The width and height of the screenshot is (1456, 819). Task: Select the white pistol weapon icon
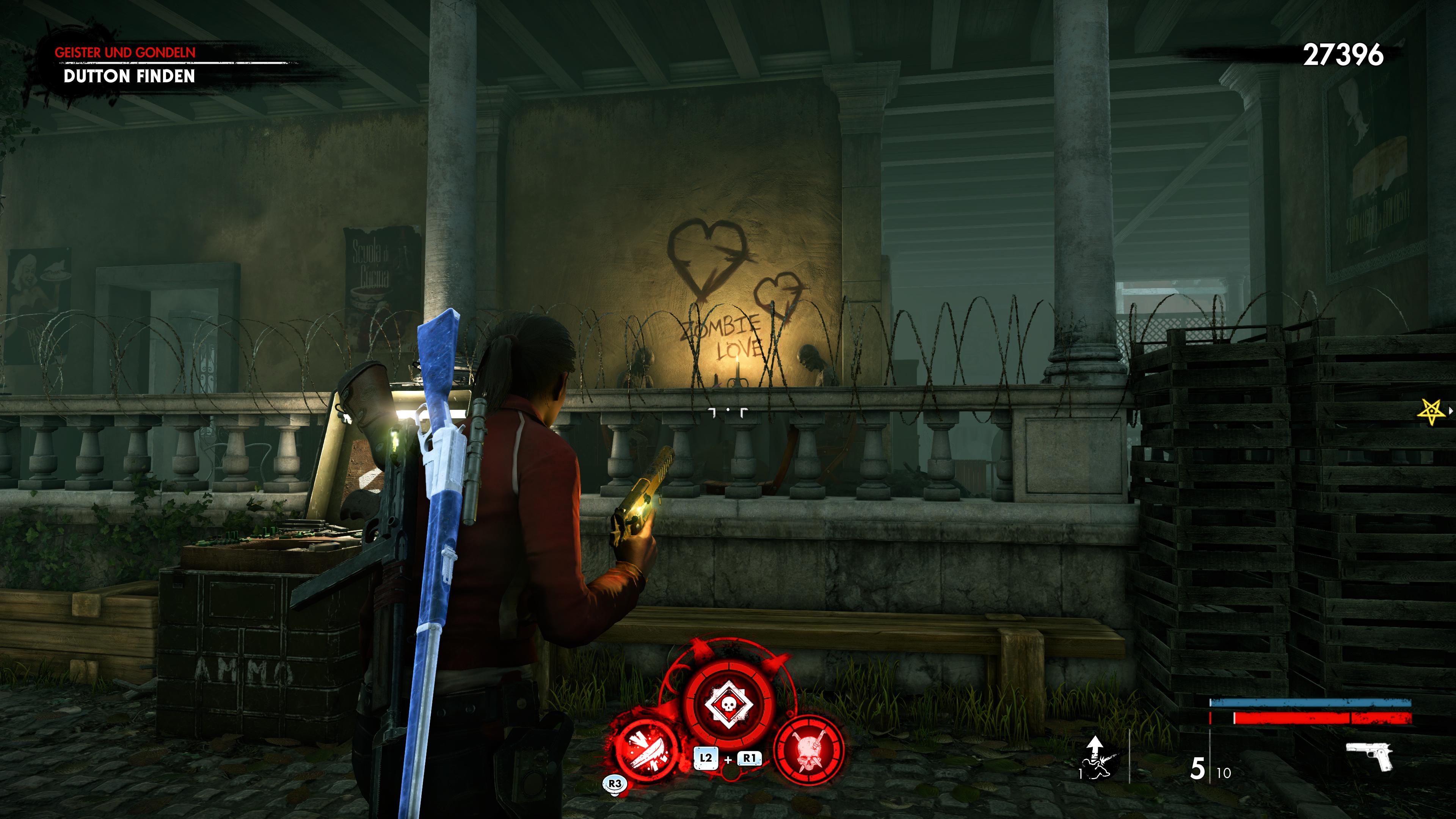pos(1370,756)
